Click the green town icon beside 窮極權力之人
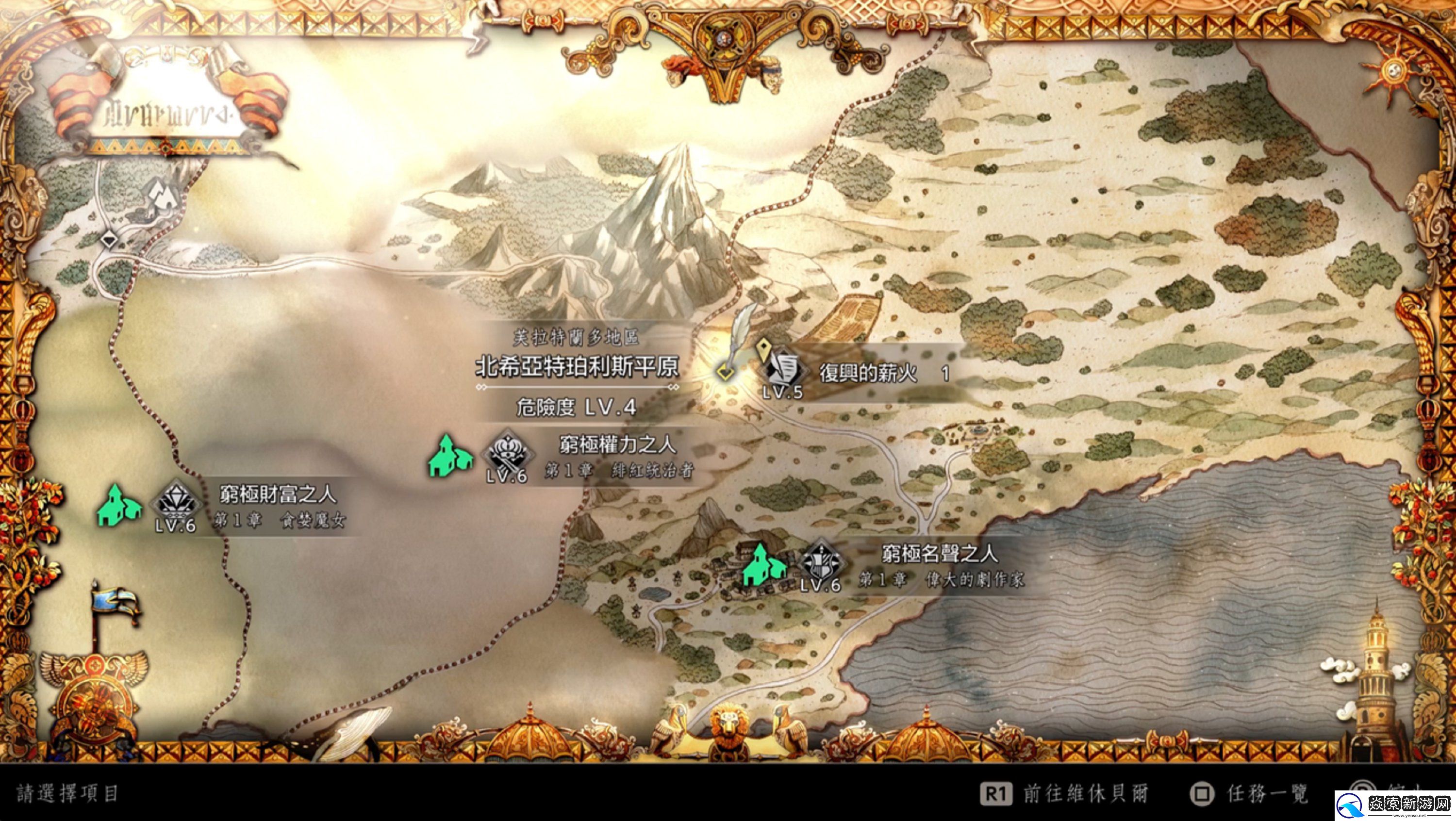 click(x=450, y=456)
